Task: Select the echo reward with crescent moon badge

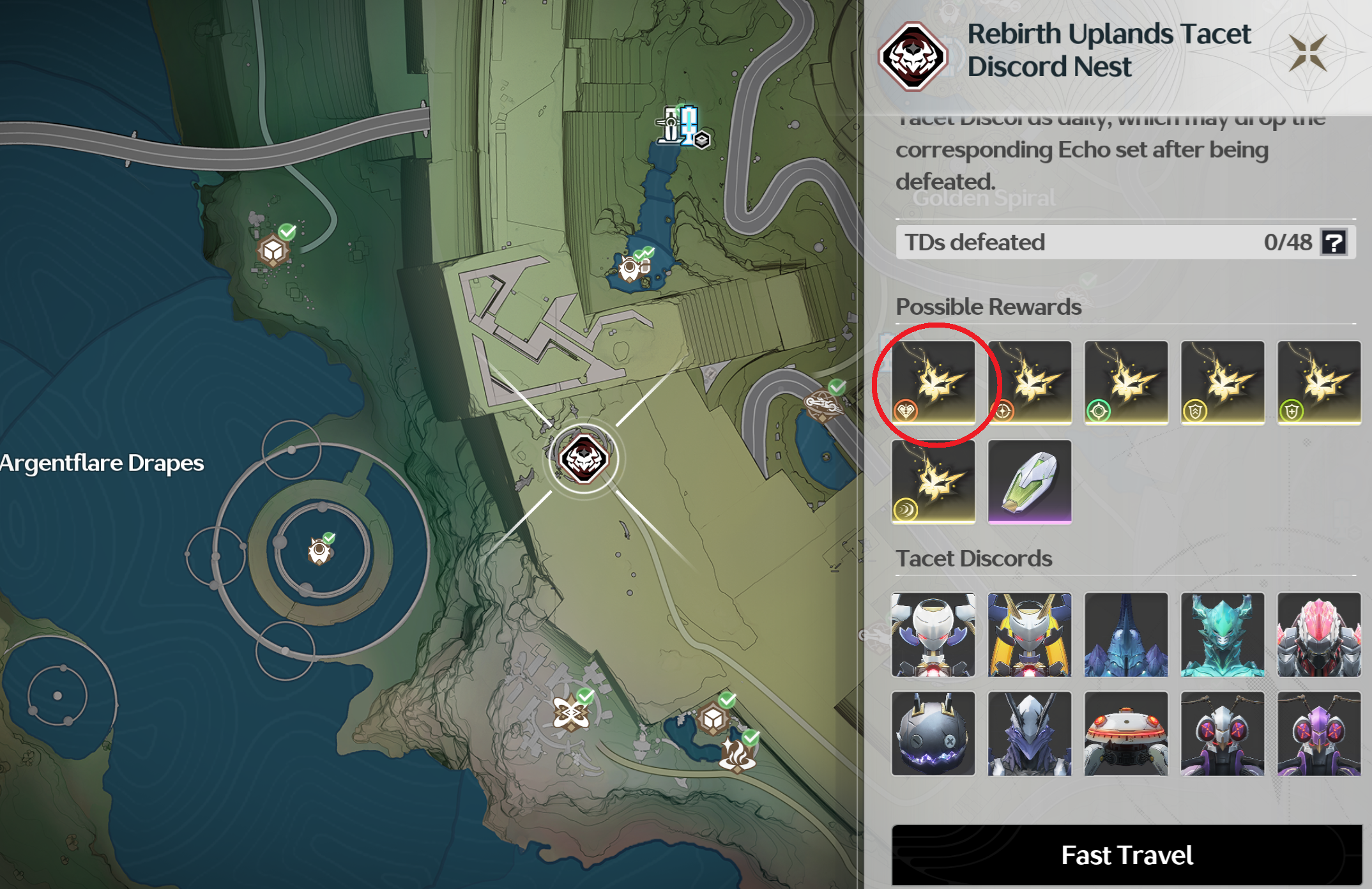Action: [934, 482]
